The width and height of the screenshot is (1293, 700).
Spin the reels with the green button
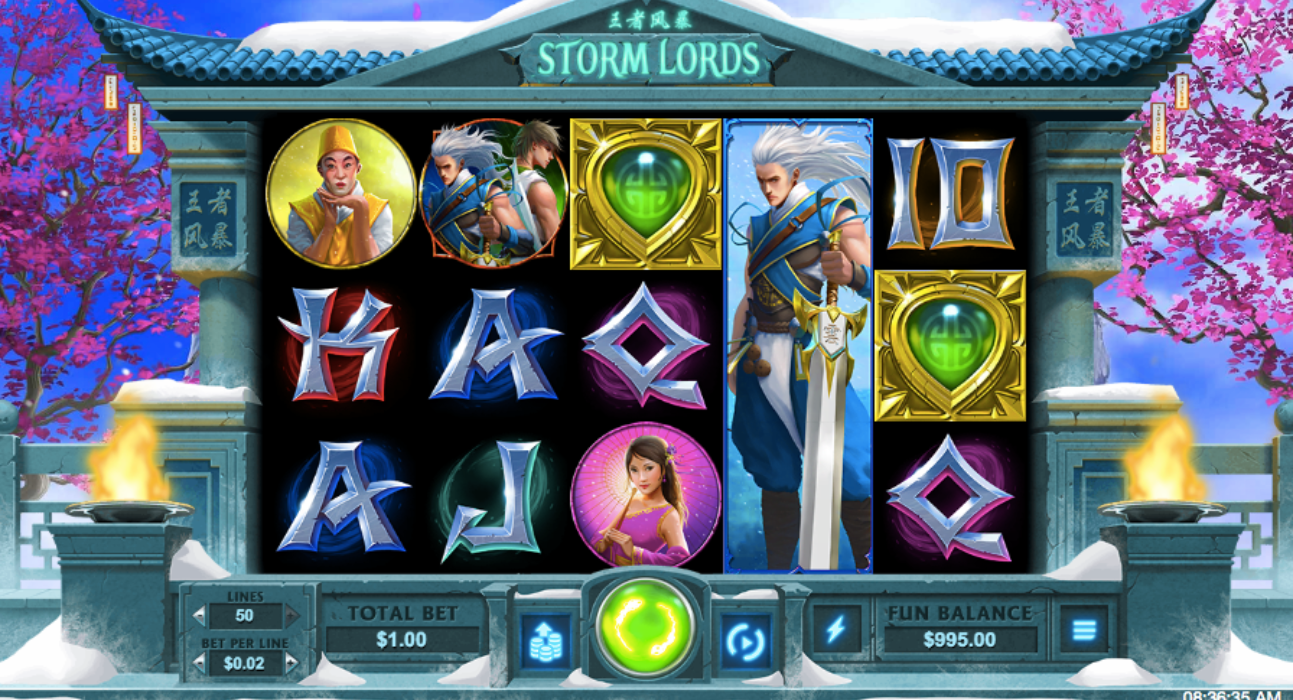(x=645, y=627)
